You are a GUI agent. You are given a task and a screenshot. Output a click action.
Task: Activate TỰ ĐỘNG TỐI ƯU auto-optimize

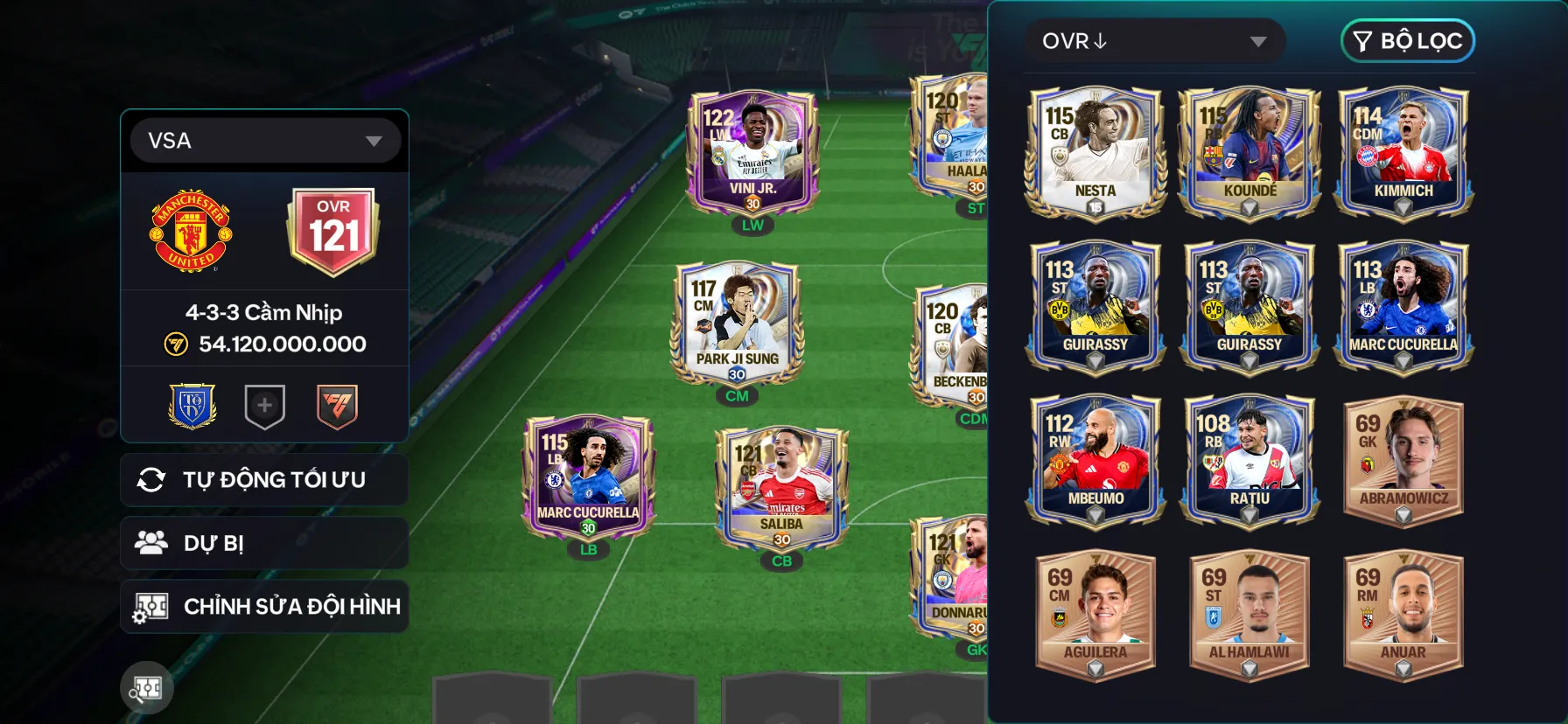[264, 479]
